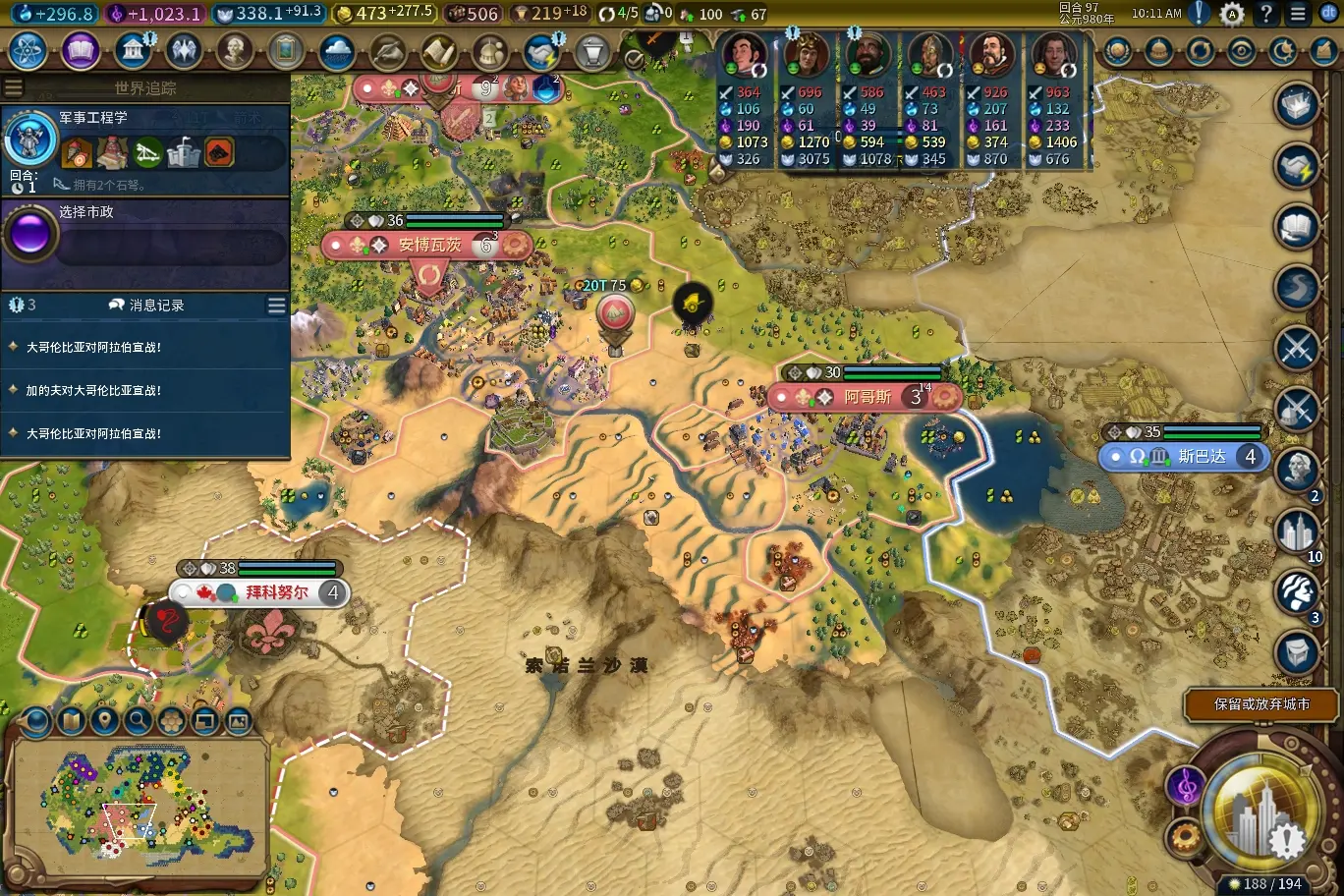
Task: Open the civics tree book icon
Action: click(x=80, y=51)
